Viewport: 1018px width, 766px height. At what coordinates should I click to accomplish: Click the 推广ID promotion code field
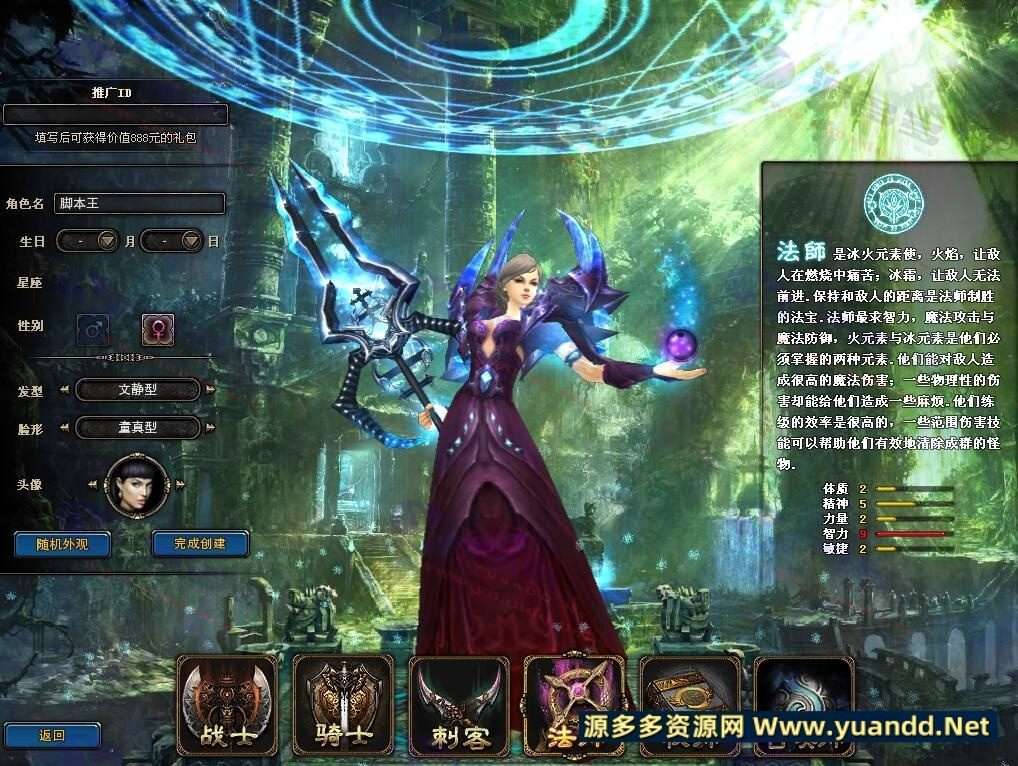click(115, 114)
